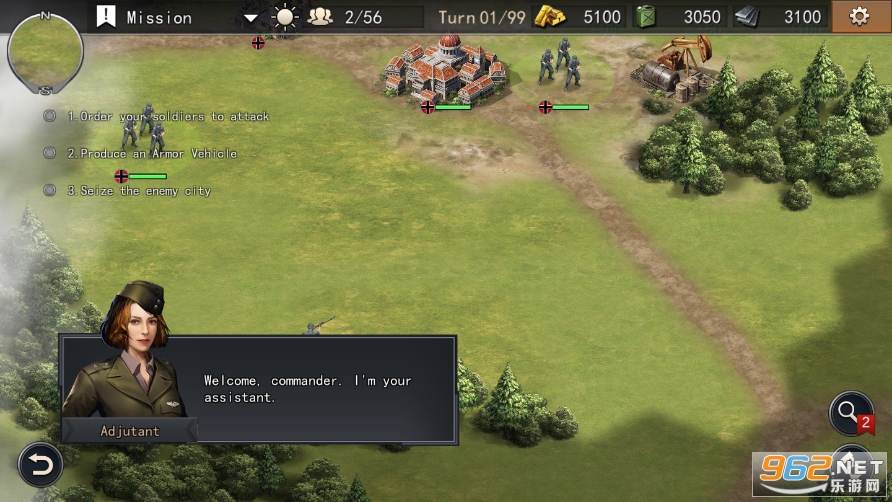Click the sun weather icon

click(286, 17)
